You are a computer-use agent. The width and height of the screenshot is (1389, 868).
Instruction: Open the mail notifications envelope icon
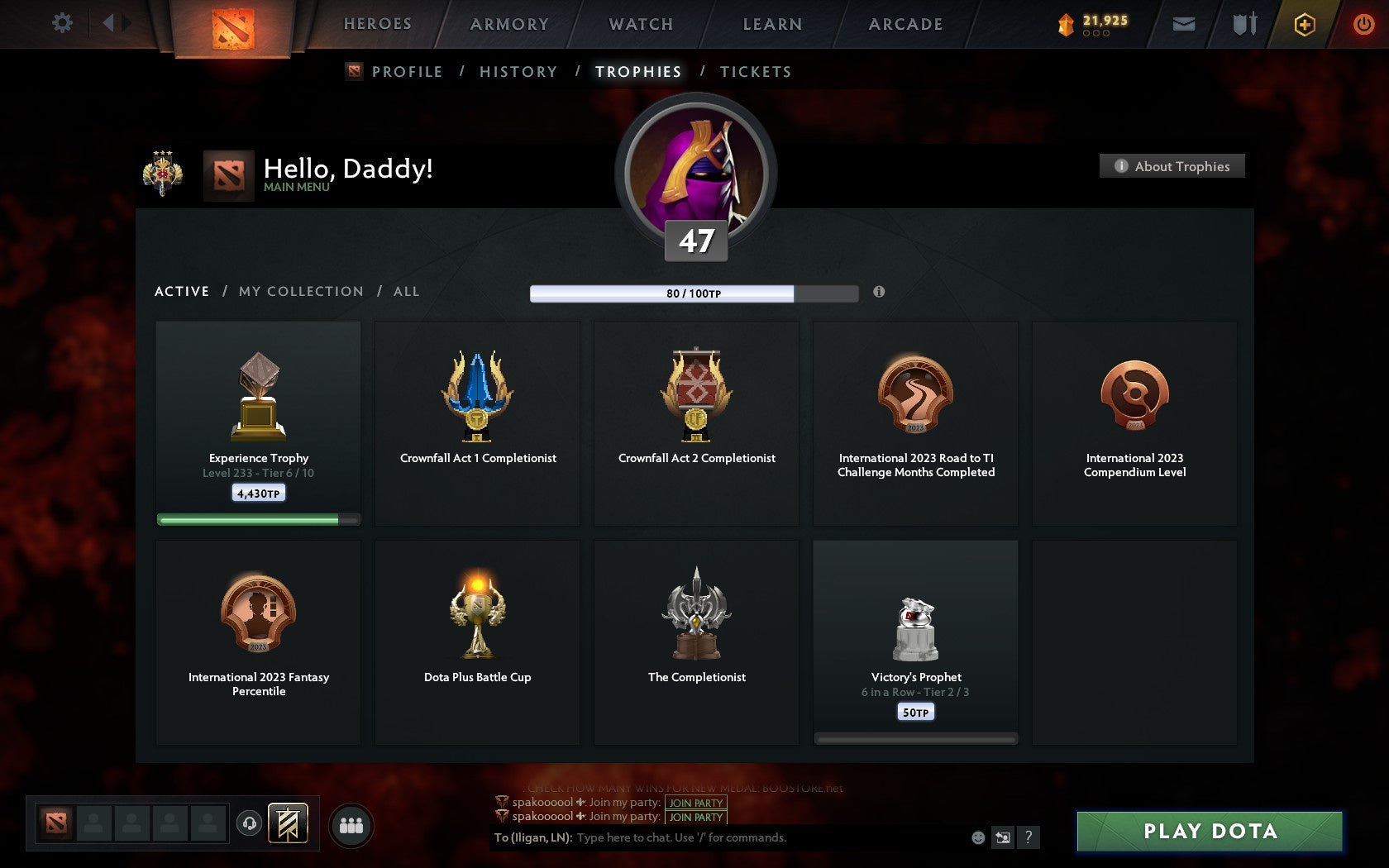pos(1184,25)
